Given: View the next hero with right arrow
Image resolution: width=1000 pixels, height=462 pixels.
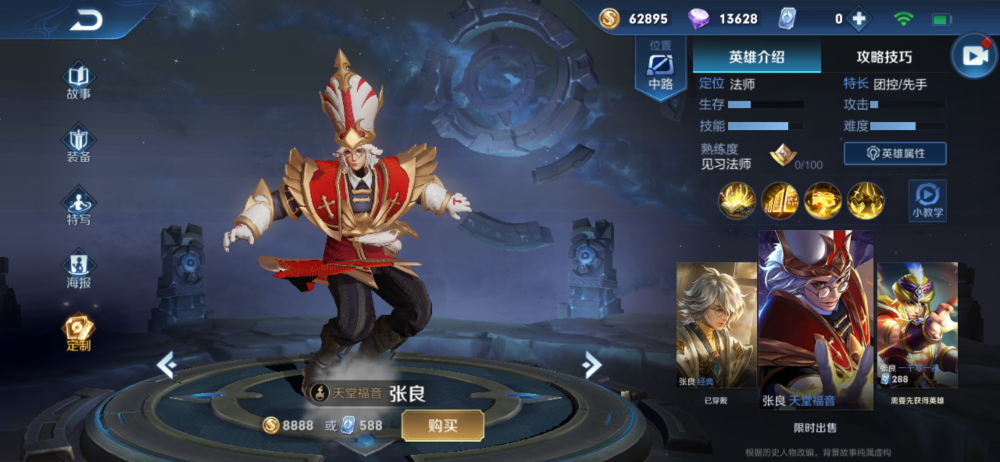Looking at the screenshot, I should coord(592,363).
